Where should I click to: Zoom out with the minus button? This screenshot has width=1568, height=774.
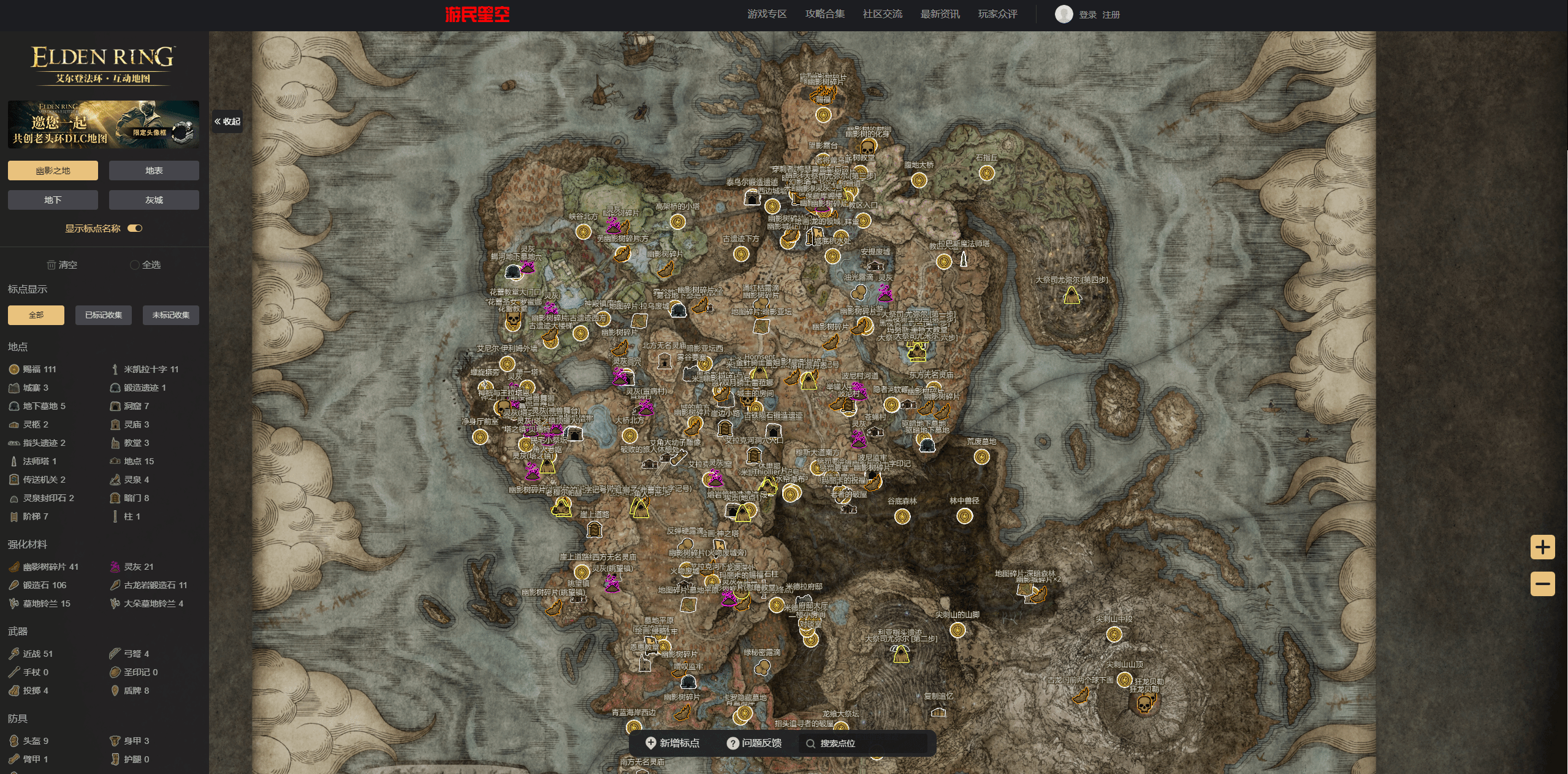coord(1542,584)
